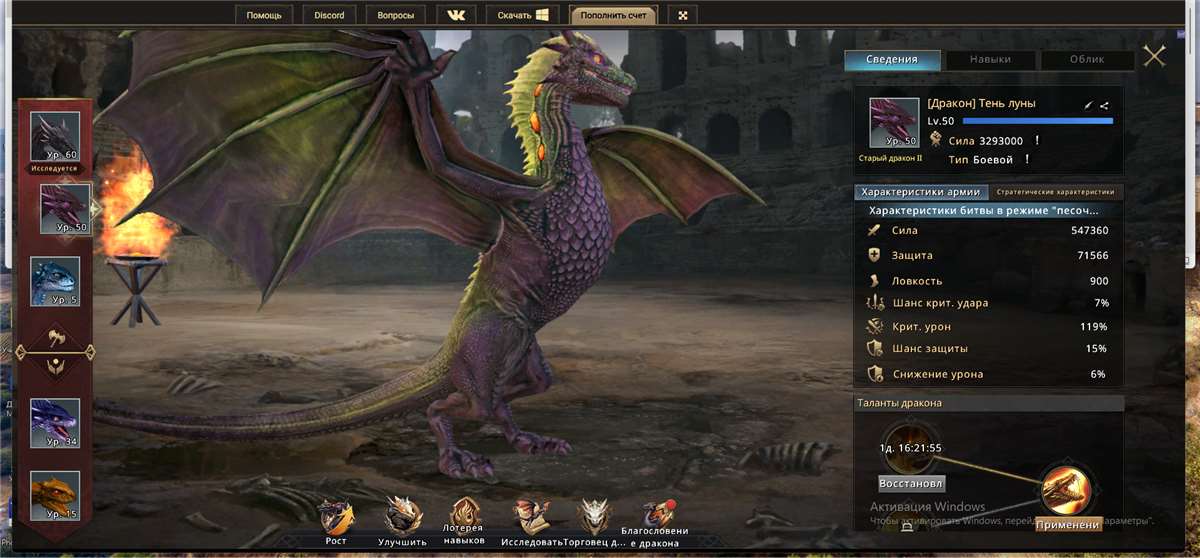Select the level 60 dragon portrait
1200x558 pixels.
(x=54, y=135)
